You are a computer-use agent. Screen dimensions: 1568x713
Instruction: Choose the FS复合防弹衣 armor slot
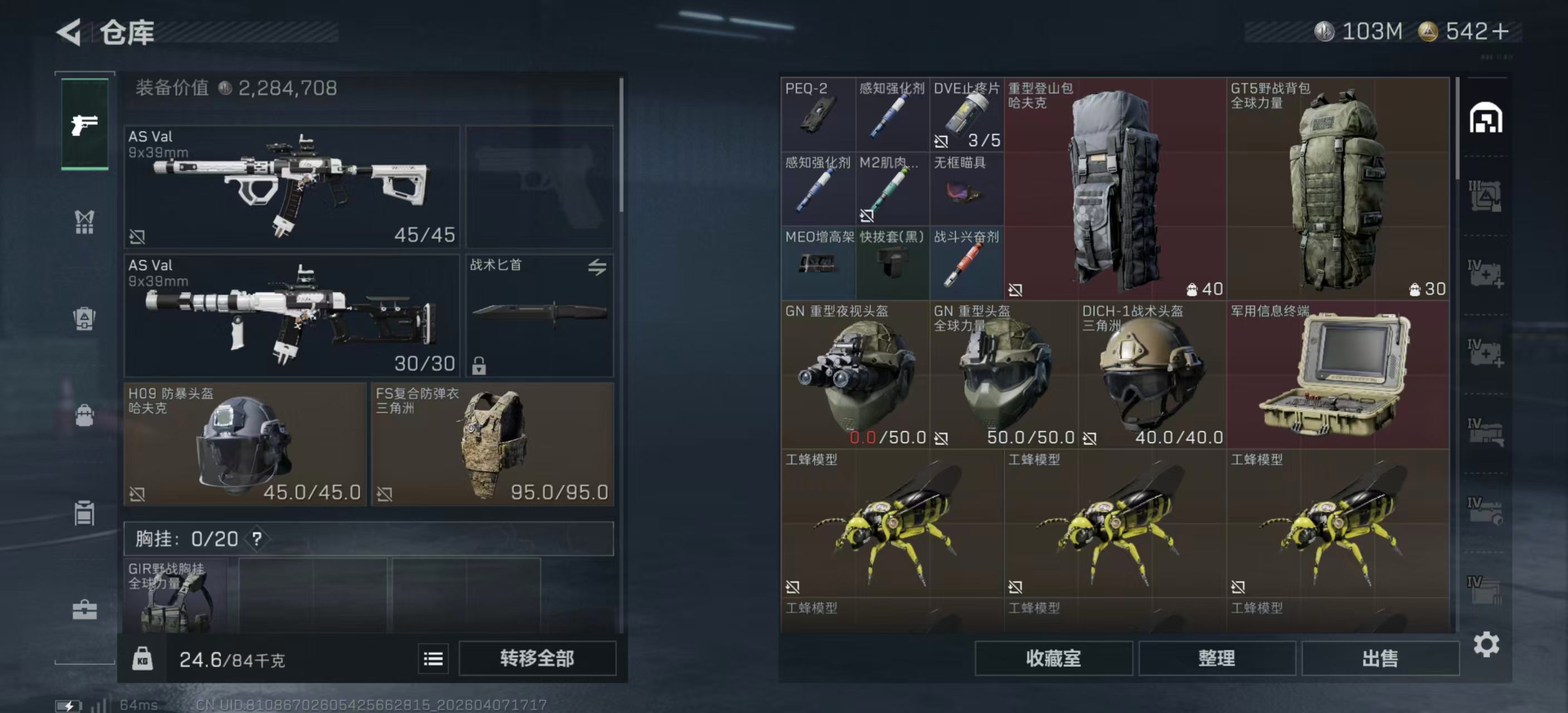[492, 444]
